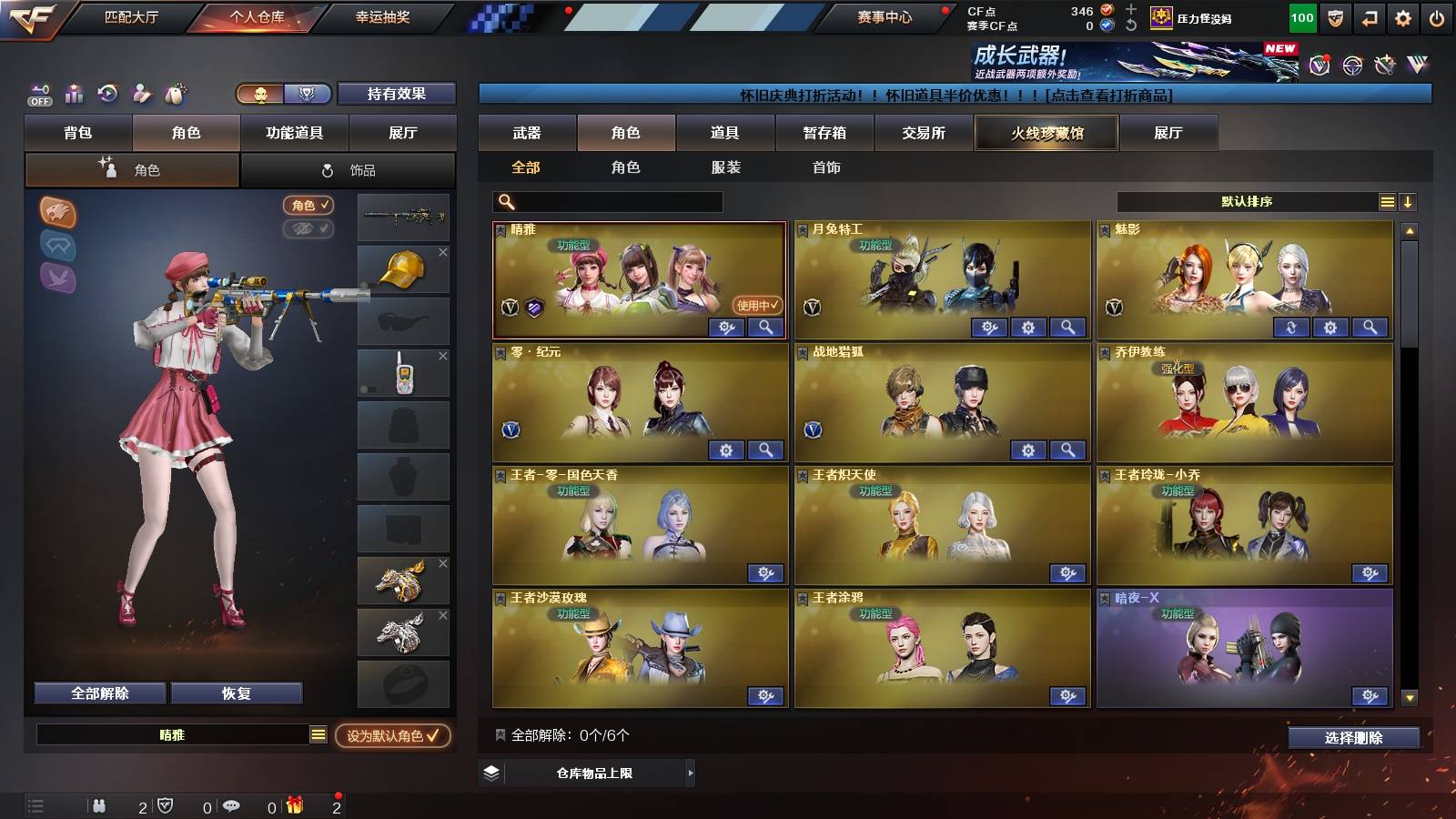The height and width of the screenshot is (819, 1456).
Task: Click the 全部解除 button under the character model
Action: coord(98,693)
